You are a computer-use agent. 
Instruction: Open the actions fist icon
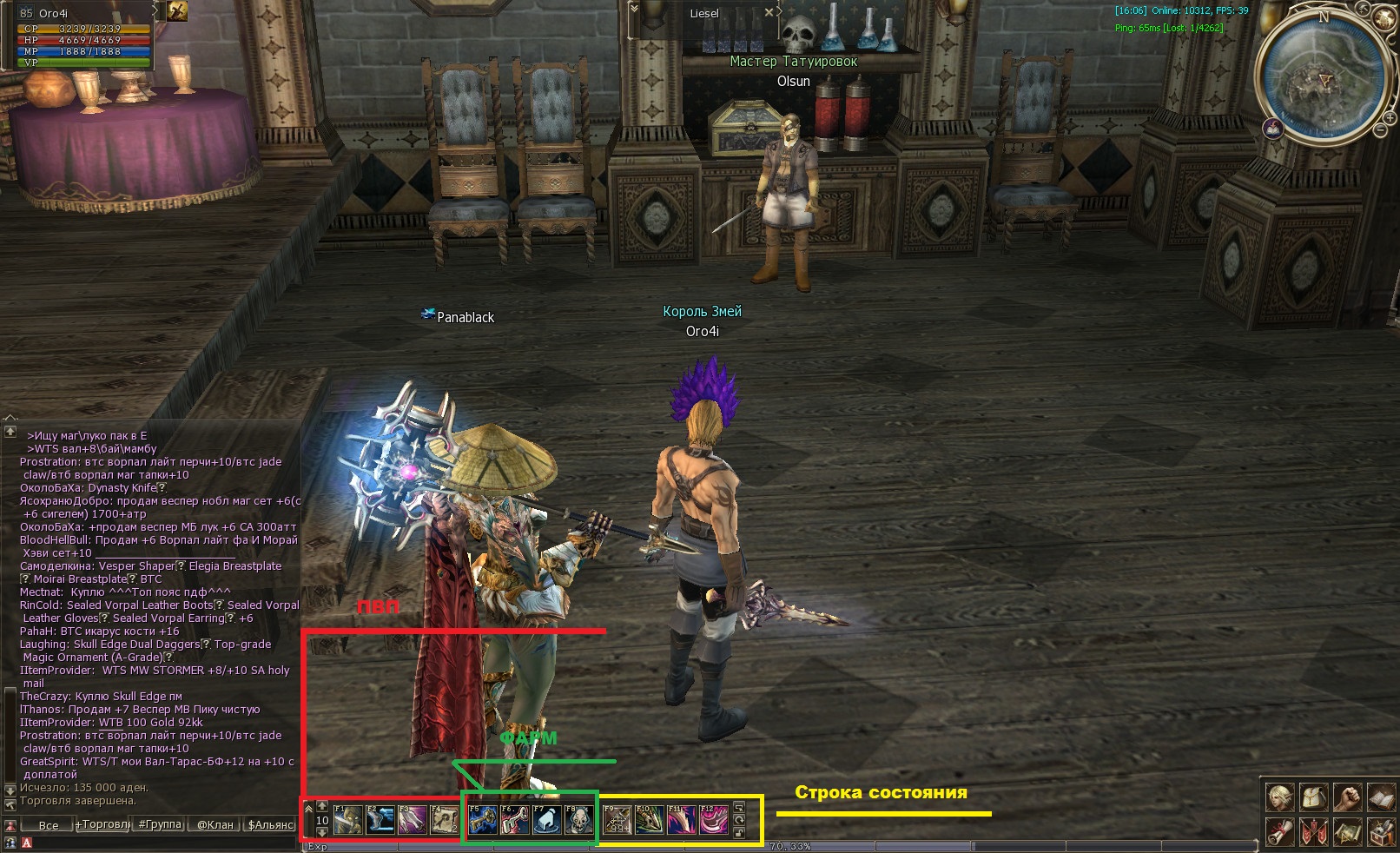(1347, 797)
